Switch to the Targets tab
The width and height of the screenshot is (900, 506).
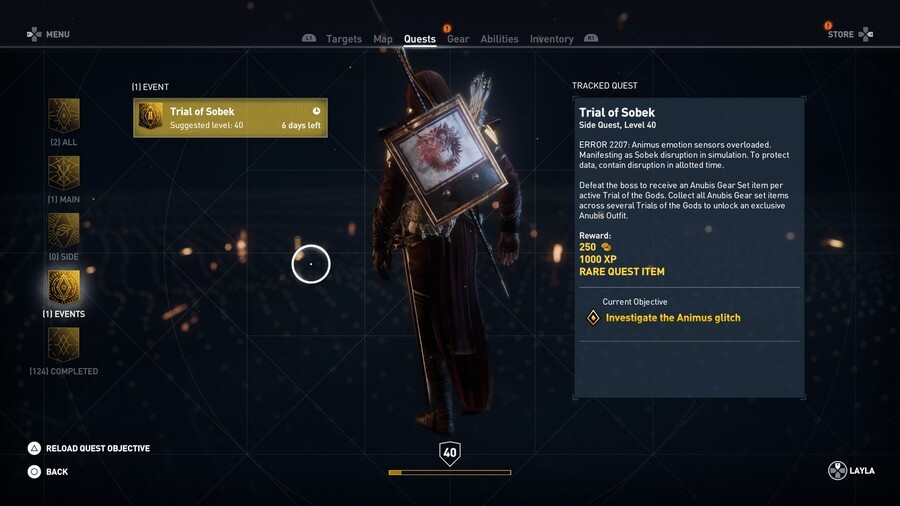[343, 39]
